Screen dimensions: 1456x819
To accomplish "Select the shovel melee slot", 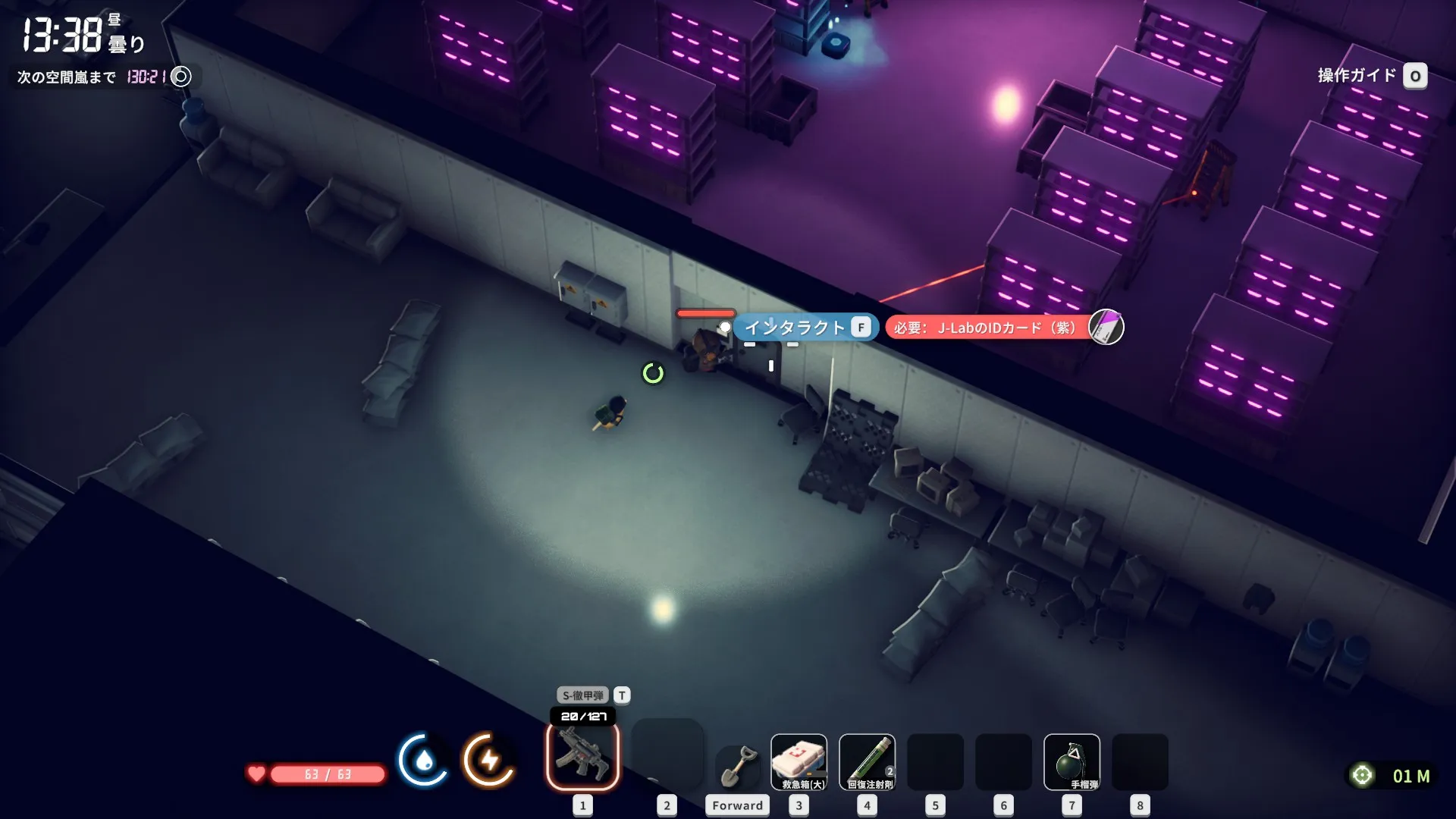I will point(738,767).
